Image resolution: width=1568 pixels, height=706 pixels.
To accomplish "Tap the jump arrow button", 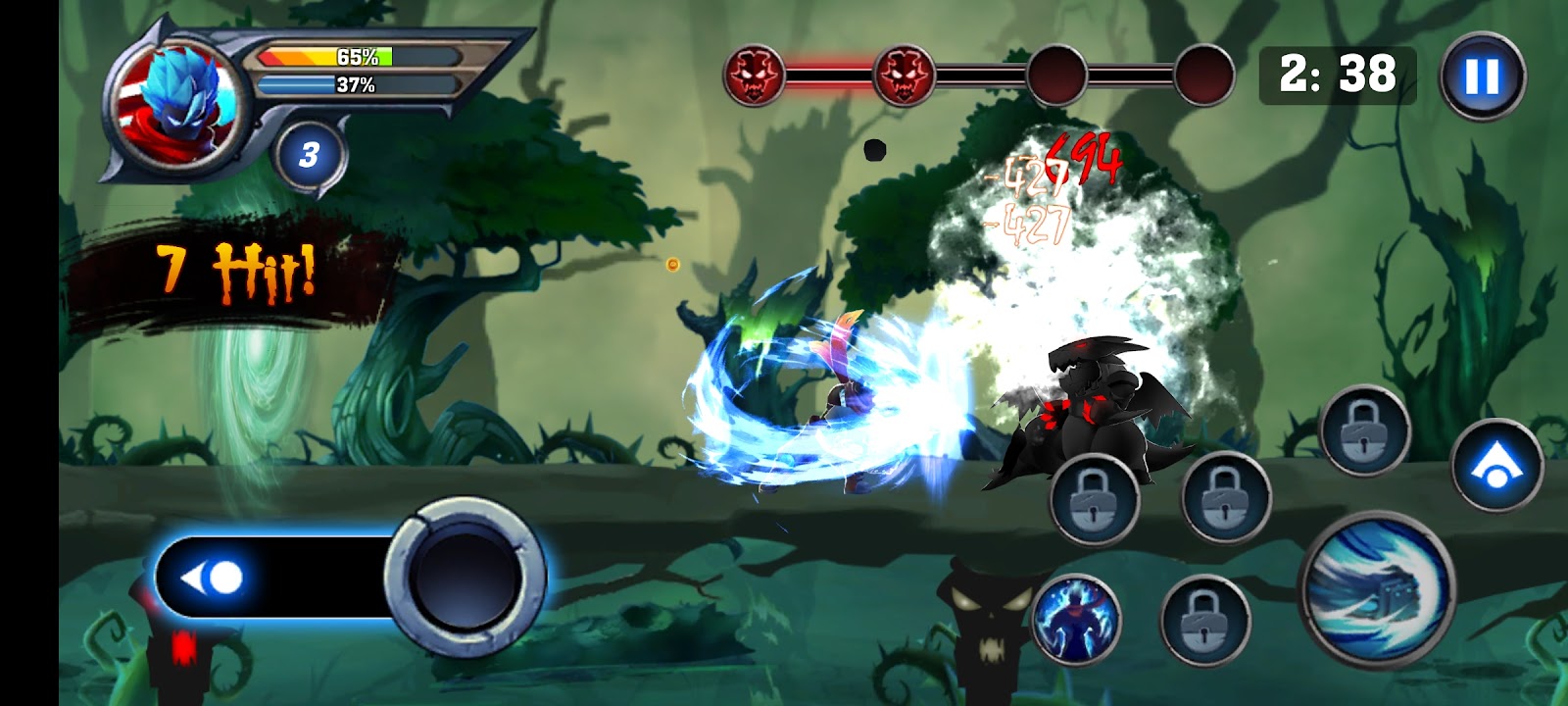I will 1496,465.
